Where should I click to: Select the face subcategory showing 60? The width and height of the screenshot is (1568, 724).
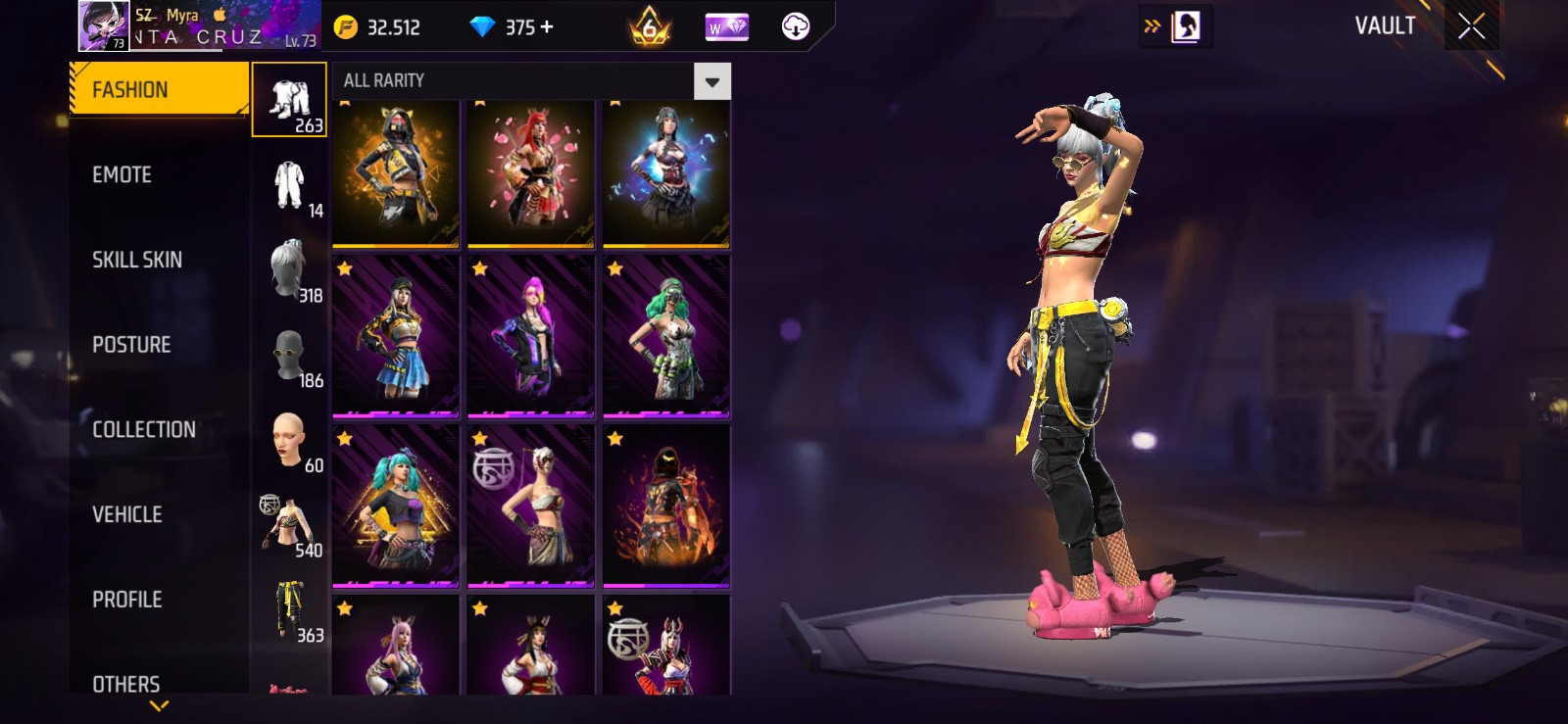[289, 440]
